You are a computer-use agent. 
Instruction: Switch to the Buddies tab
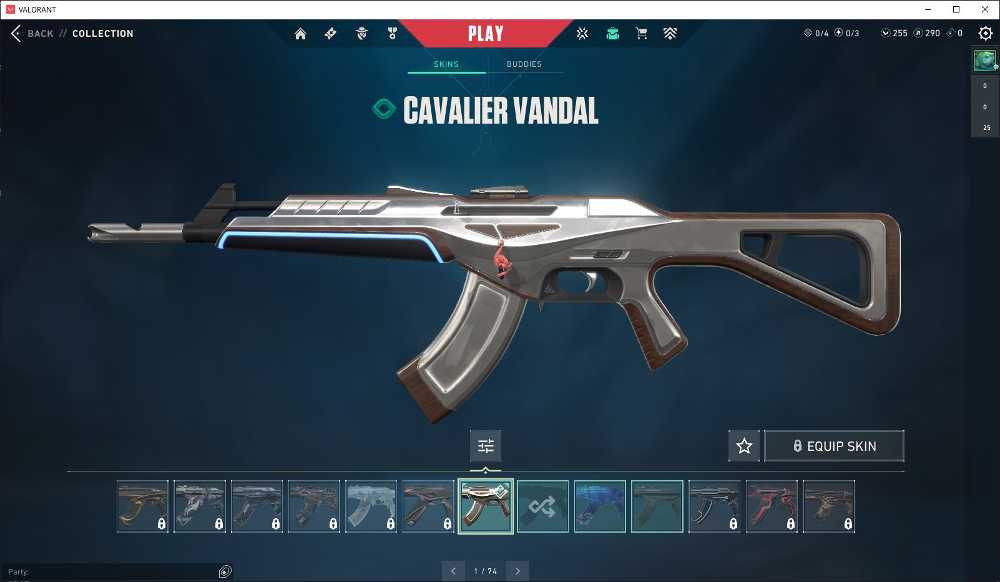click(524, 64)
